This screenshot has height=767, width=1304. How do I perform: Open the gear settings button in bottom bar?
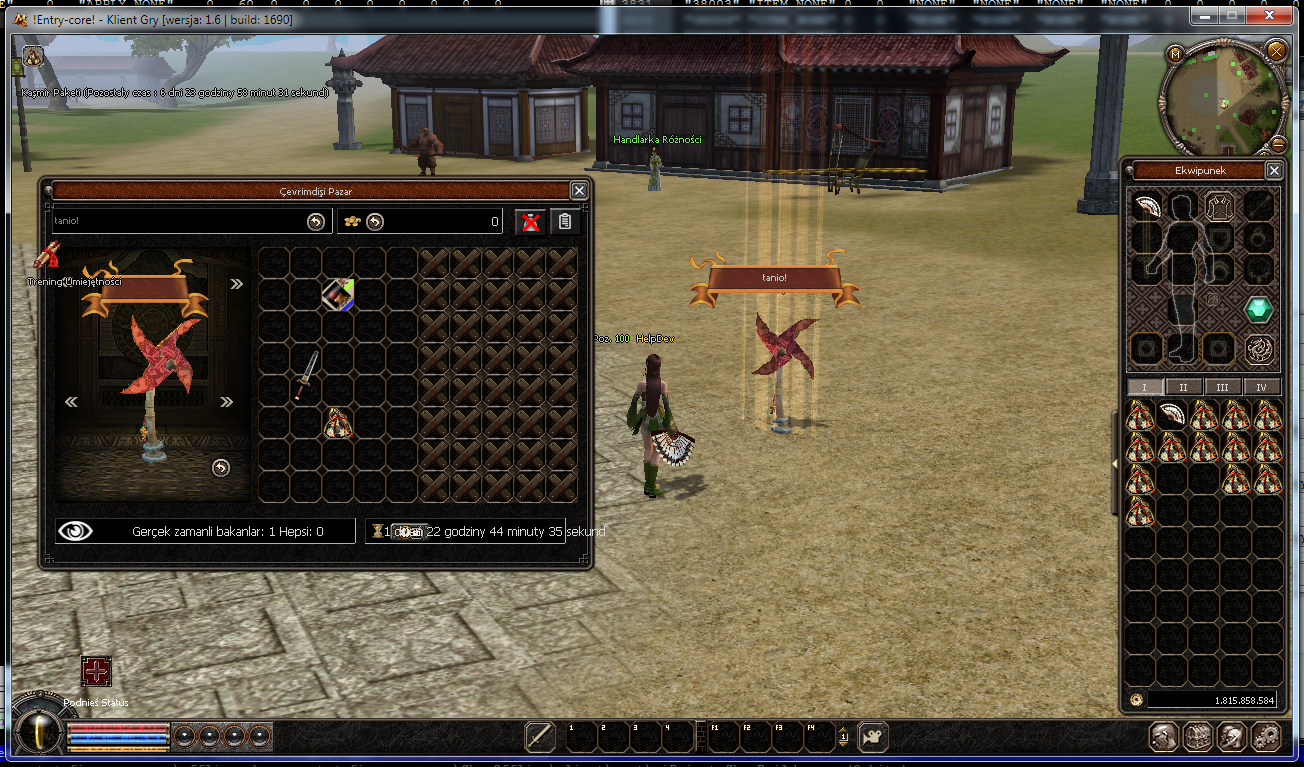click(x=1267, y=737)
